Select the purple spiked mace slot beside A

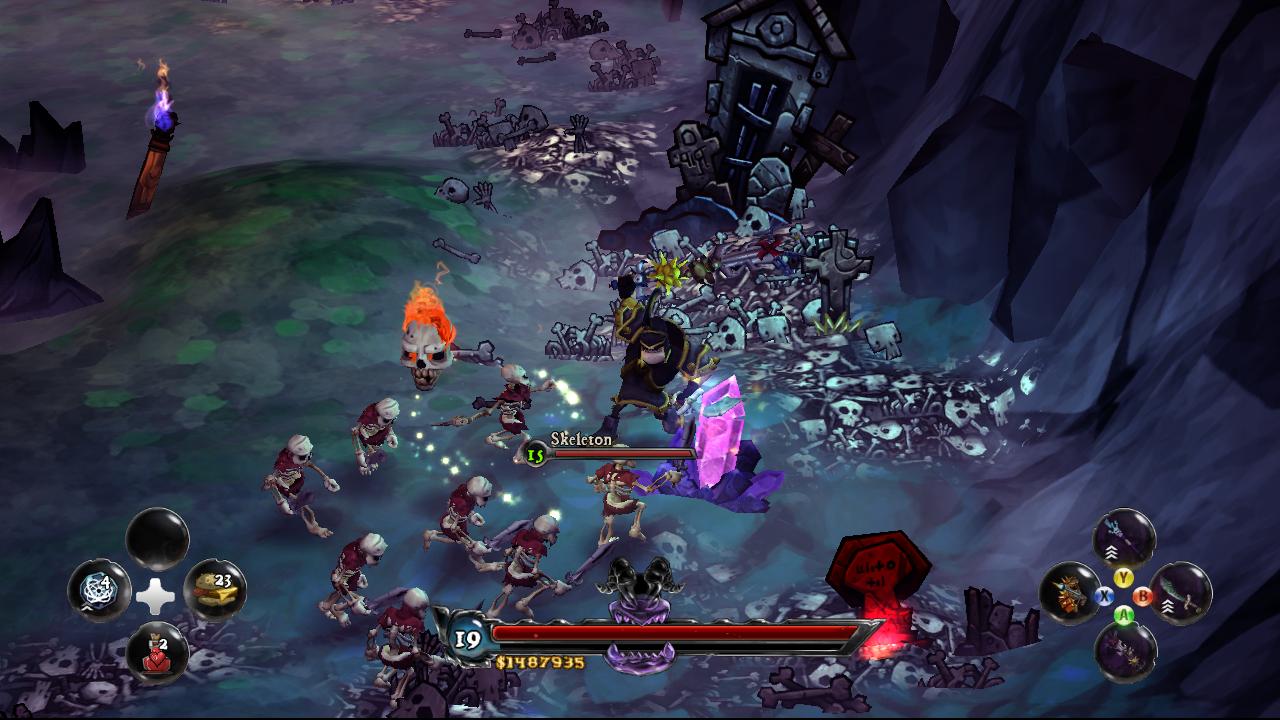(x=1125, y=651)
